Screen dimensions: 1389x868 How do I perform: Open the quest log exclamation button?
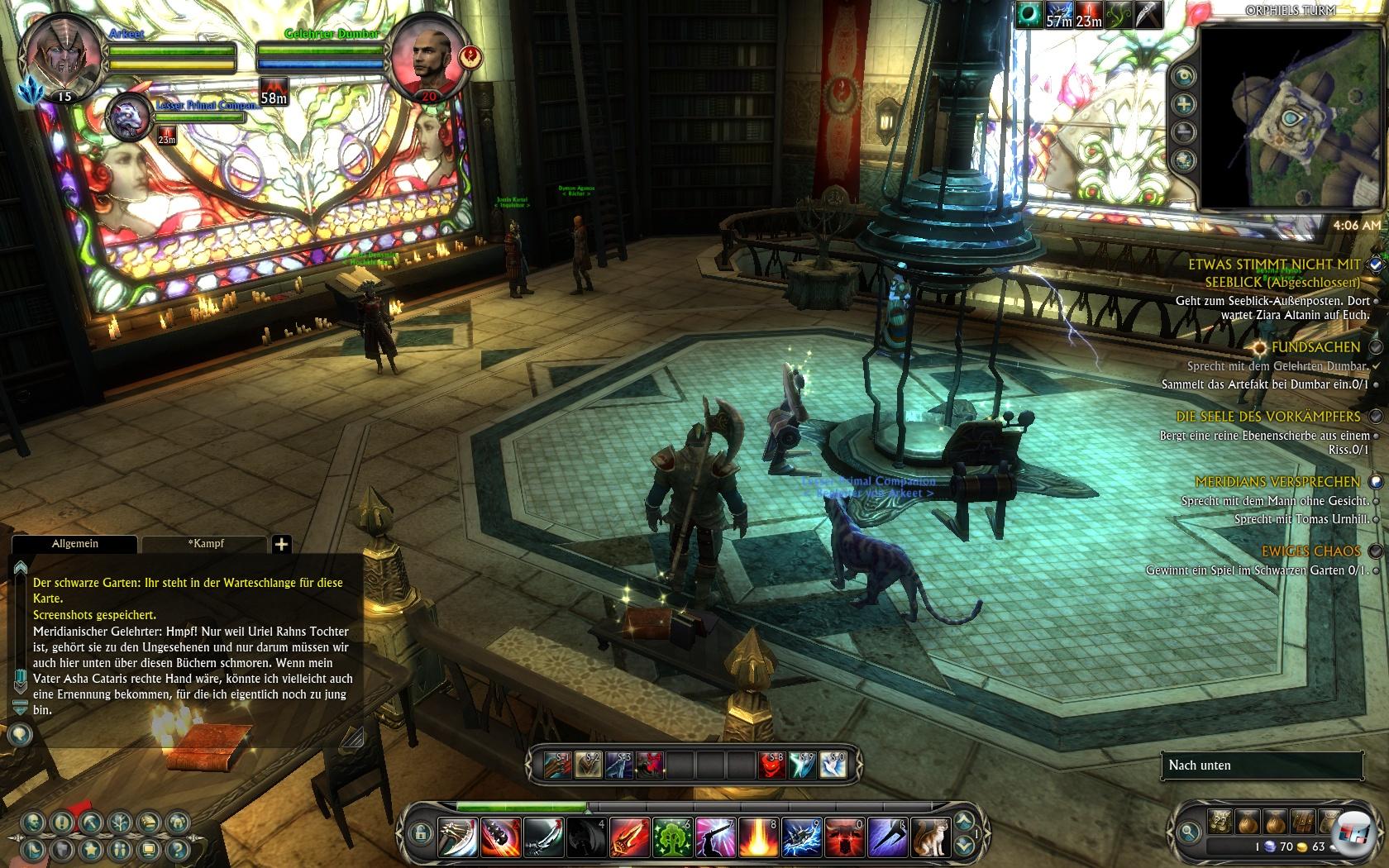(x=62, y=823)
